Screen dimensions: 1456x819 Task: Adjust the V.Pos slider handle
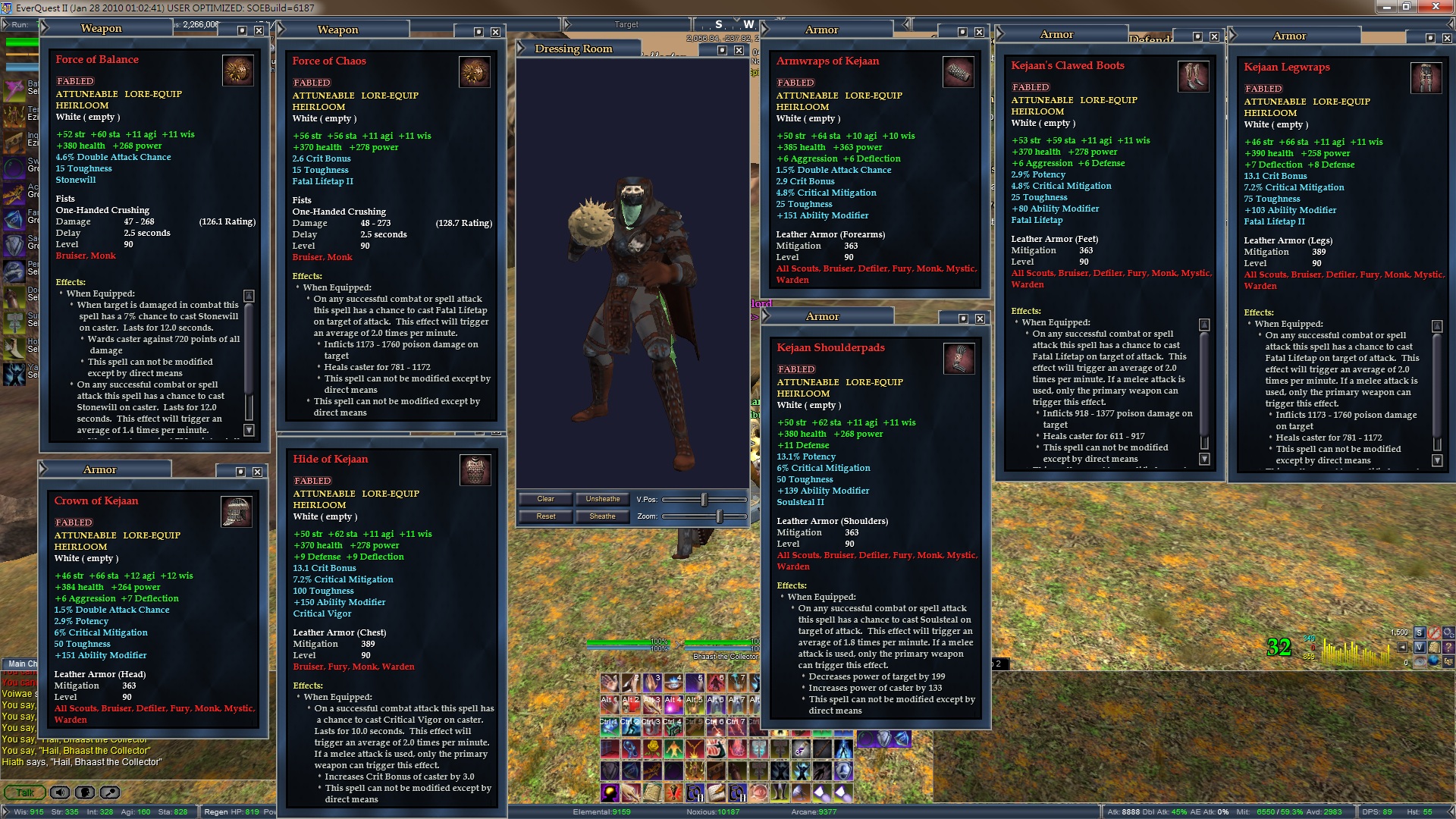(x=704, y=500)
